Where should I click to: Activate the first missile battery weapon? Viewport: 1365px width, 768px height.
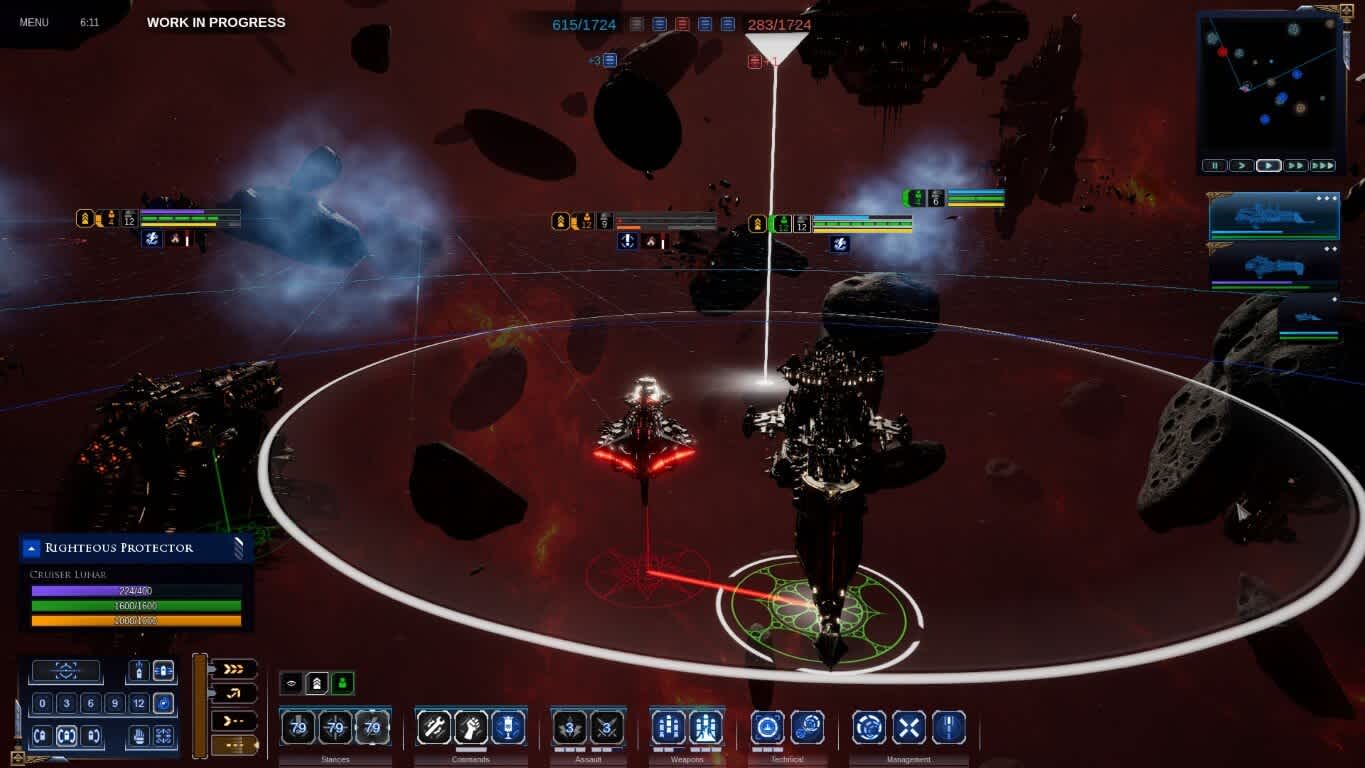667,727
